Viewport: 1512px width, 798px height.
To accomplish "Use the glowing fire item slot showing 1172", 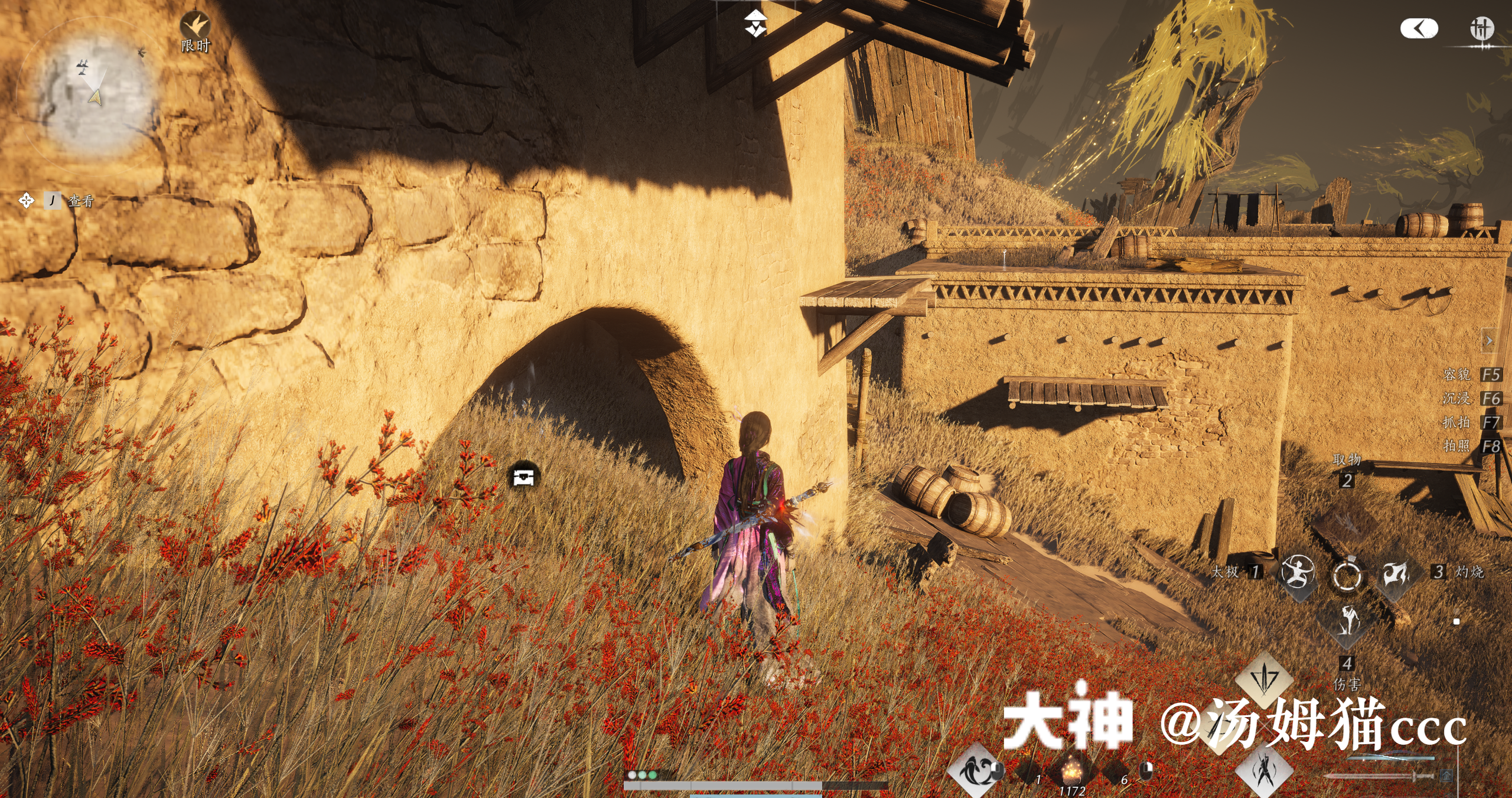I will 1071,771.
